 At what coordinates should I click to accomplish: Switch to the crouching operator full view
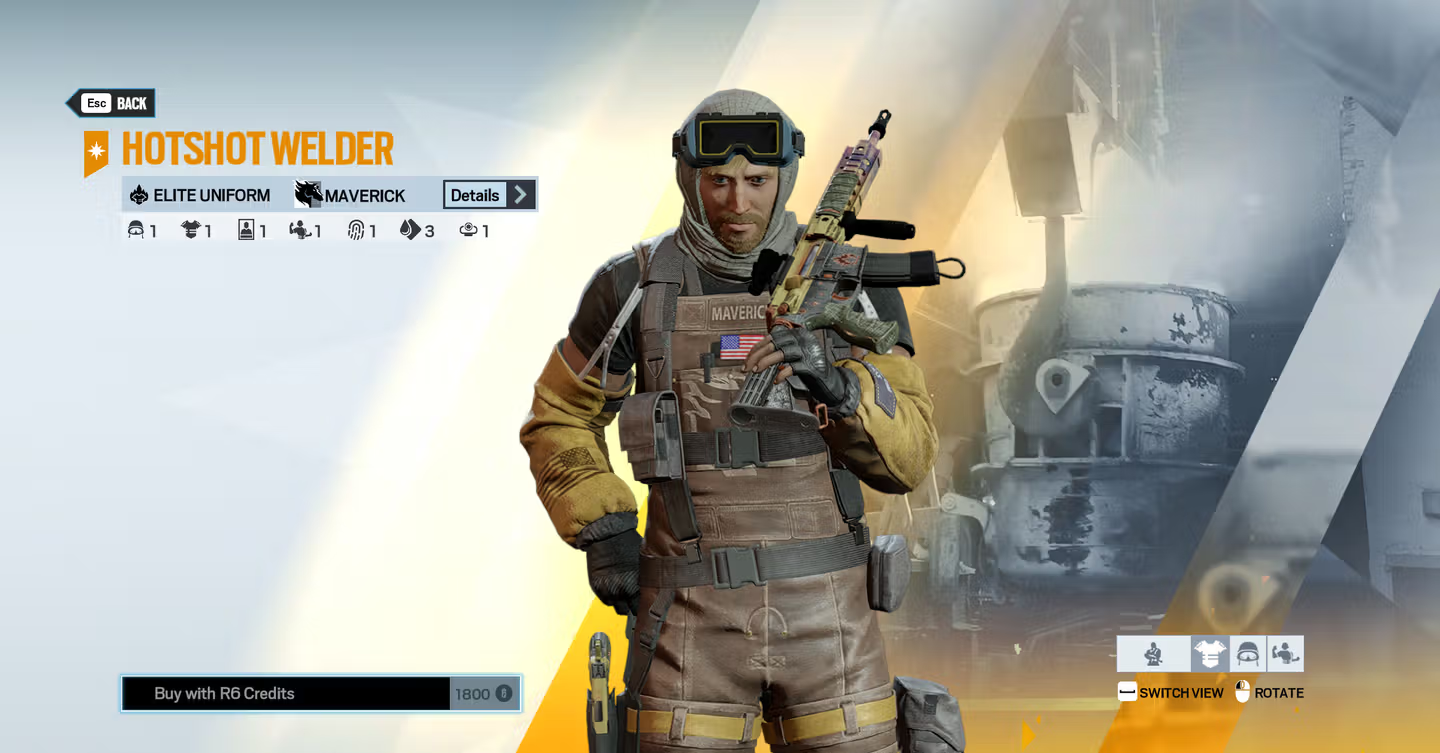pyautogui.click(x=1153, y=654)
